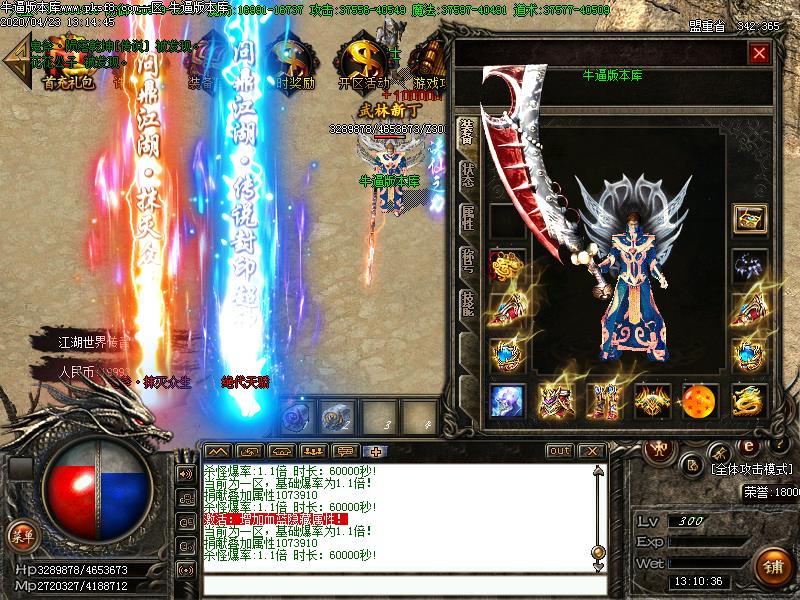Screen dimensions: 800x600
Task: Open the 属性 attributes tab
Action: tap(467, 218)
